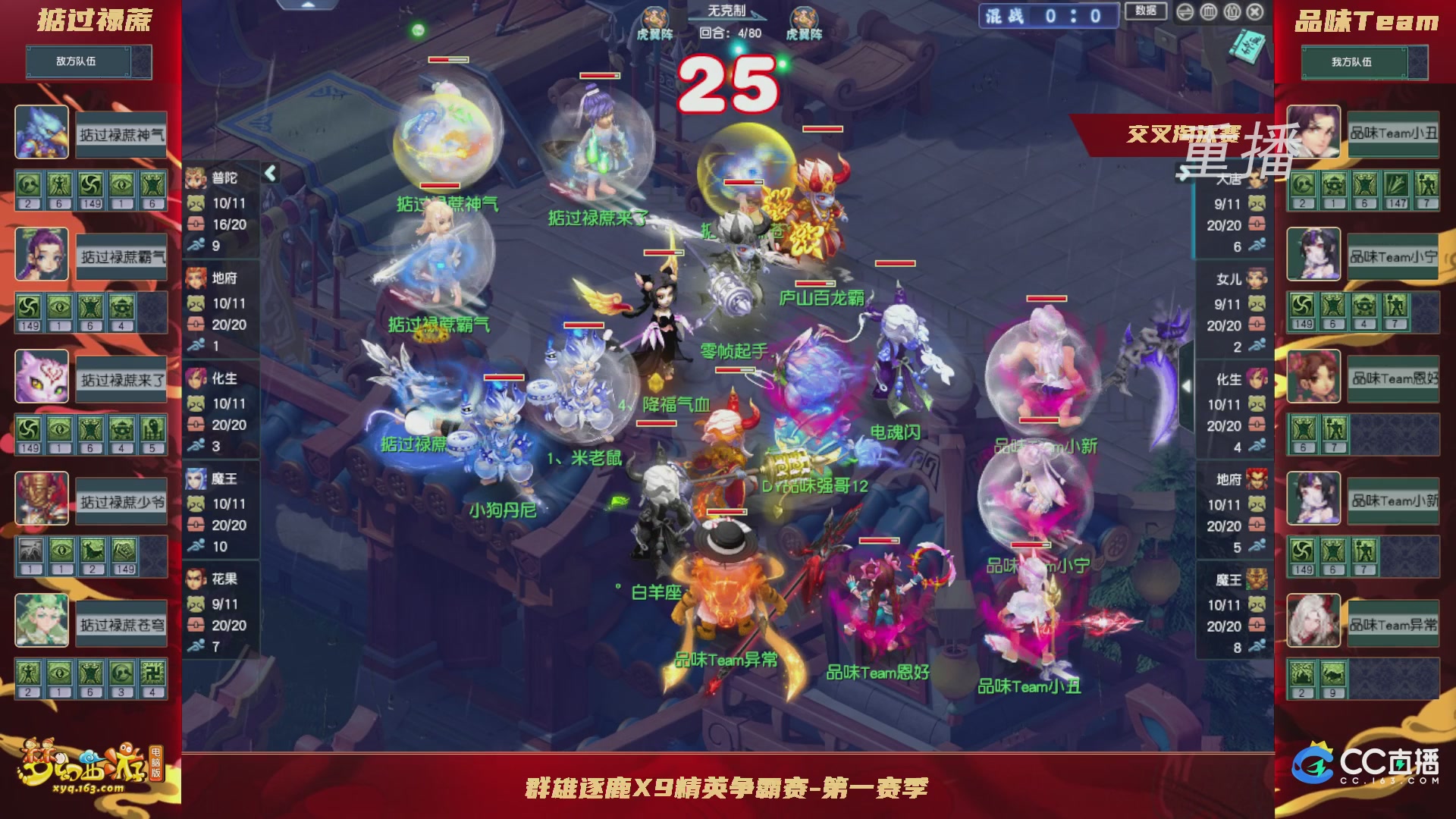Image resolution: width=1456 pixels, height=819 pixels.
Task: Click the HP bar above 品味Team小宁
Action: pyautogui.click(x=1030, y=545)
